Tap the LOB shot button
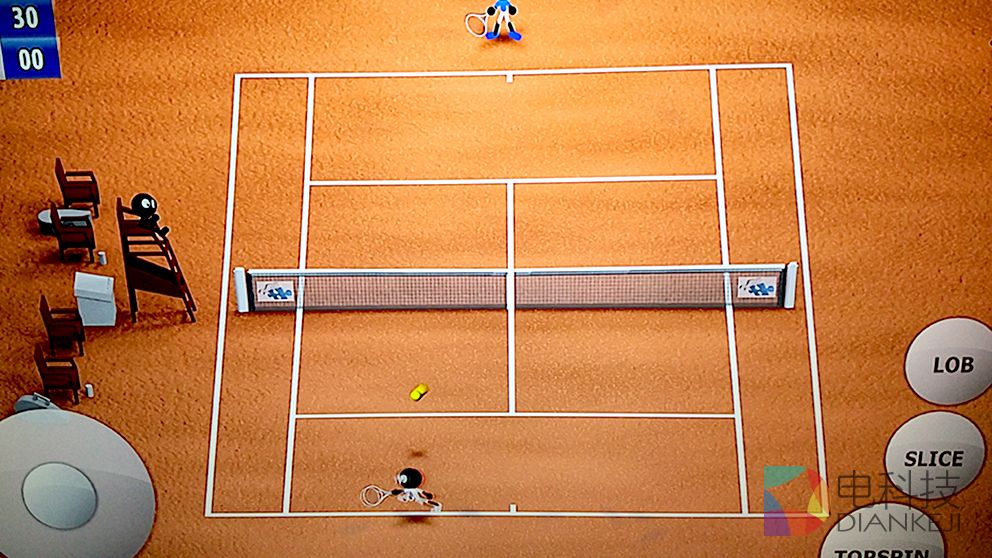 click(x=950, y=363)
